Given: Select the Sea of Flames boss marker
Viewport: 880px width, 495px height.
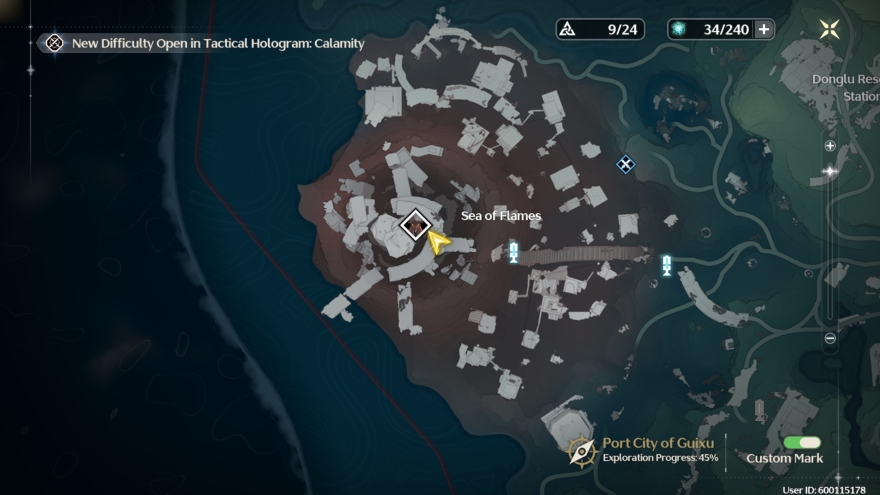Looking at the screenshot, I should point(414,225).
